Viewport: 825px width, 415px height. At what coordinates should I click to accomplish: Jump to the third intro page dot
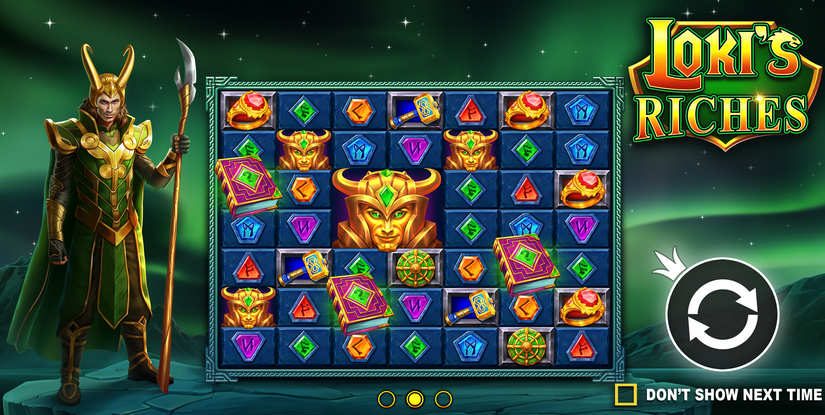(441, 399)
